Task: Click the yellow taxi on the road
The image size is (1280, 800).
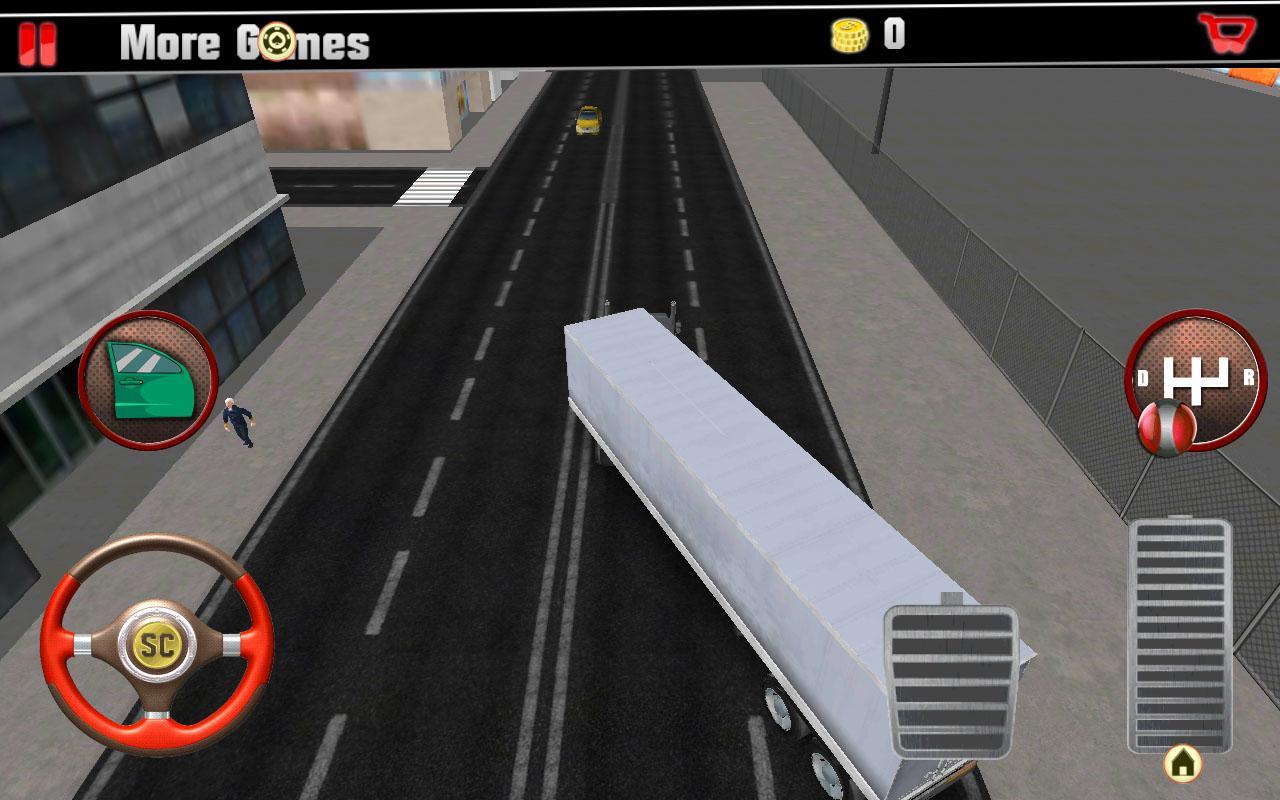Action: pos(587,121)
